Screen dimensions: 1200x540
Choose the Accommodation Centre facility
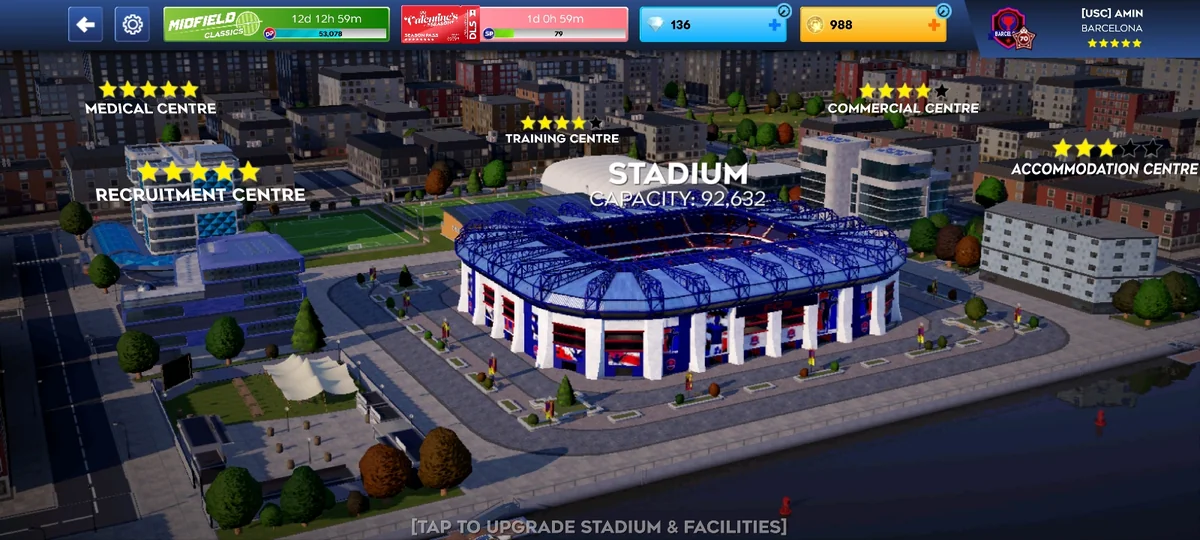click(1104, 168)
